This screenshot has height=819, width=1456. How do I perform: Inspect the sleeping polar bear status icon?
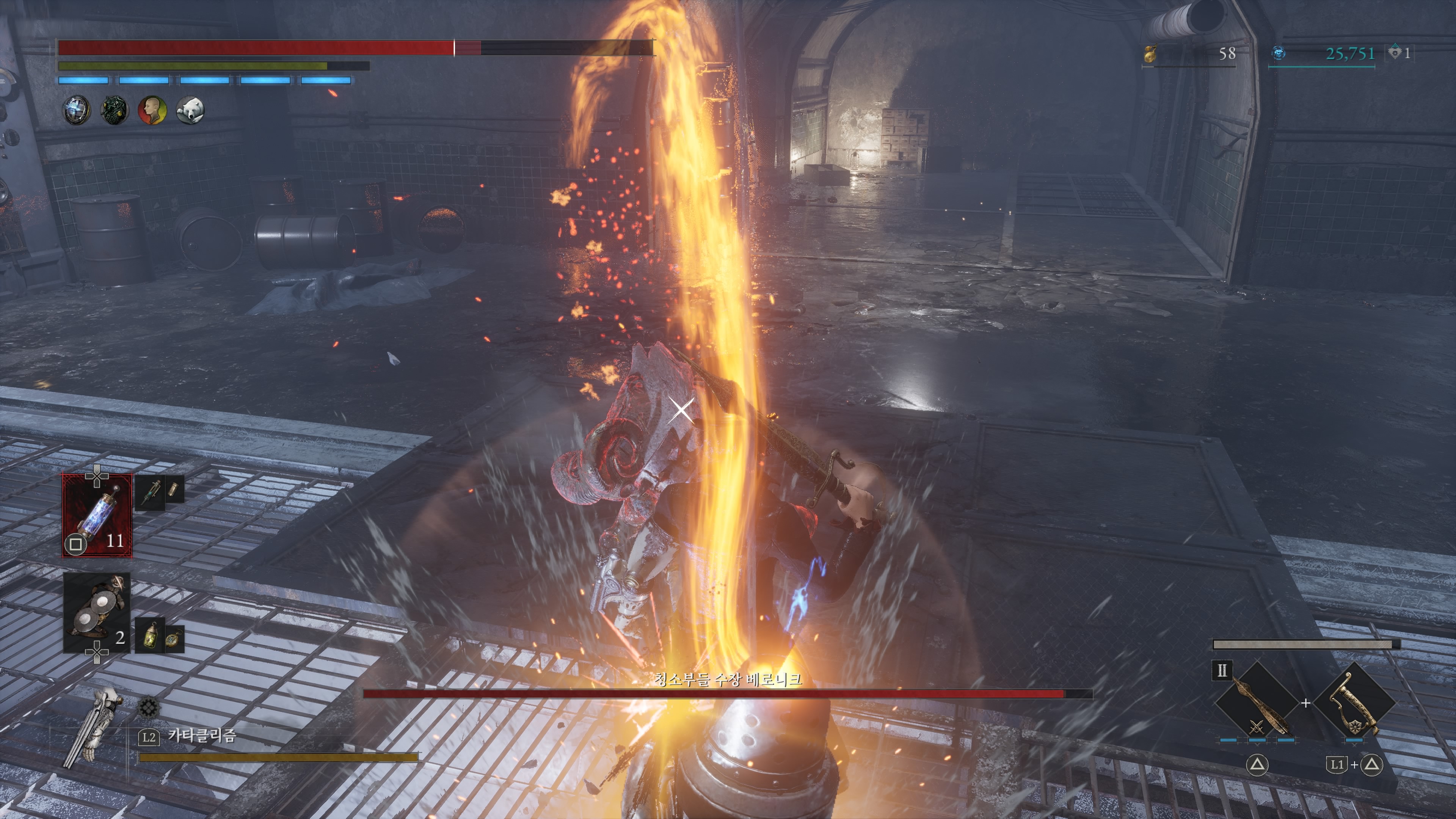pyautogui.click(x=190, y=110)
